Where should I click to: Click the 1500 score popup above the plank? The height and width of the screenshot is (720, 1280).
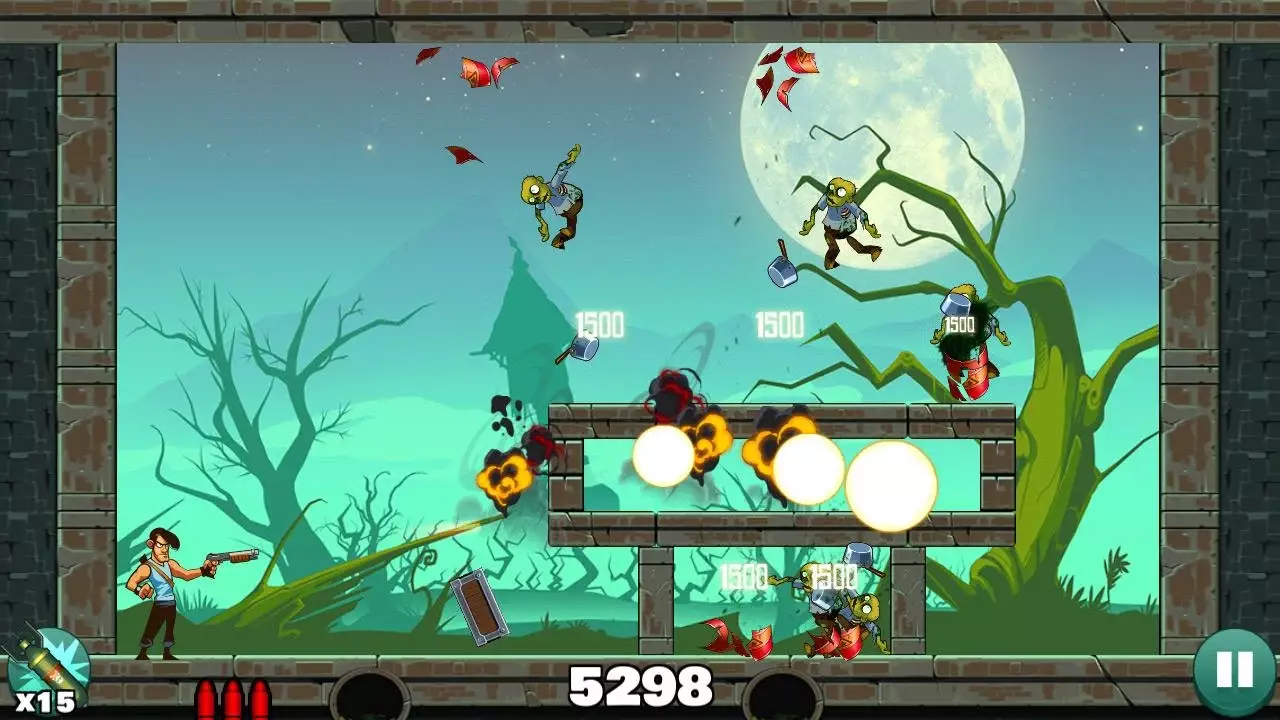coord(598,323)
